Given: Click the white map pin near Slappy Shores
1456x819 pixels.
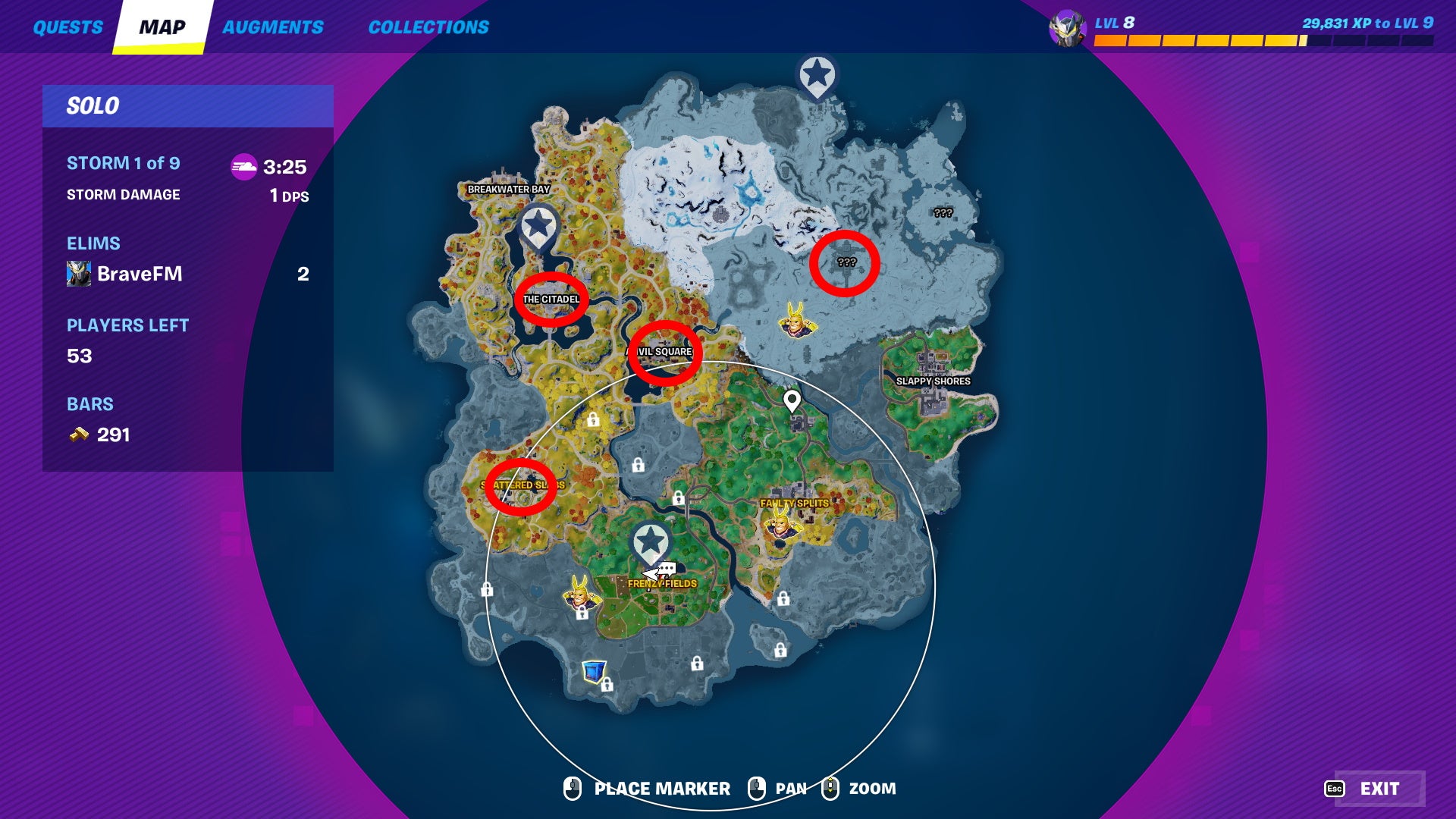Looking at the screenshot, I should click(793, 403).
